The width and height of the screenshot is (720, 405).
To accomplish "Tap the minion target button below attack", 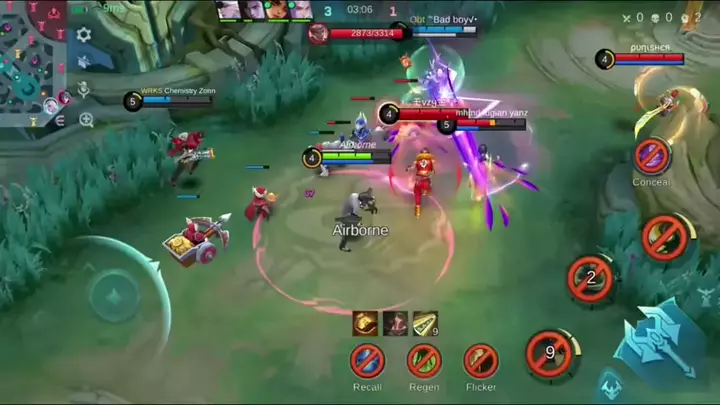I will (611, 386).
